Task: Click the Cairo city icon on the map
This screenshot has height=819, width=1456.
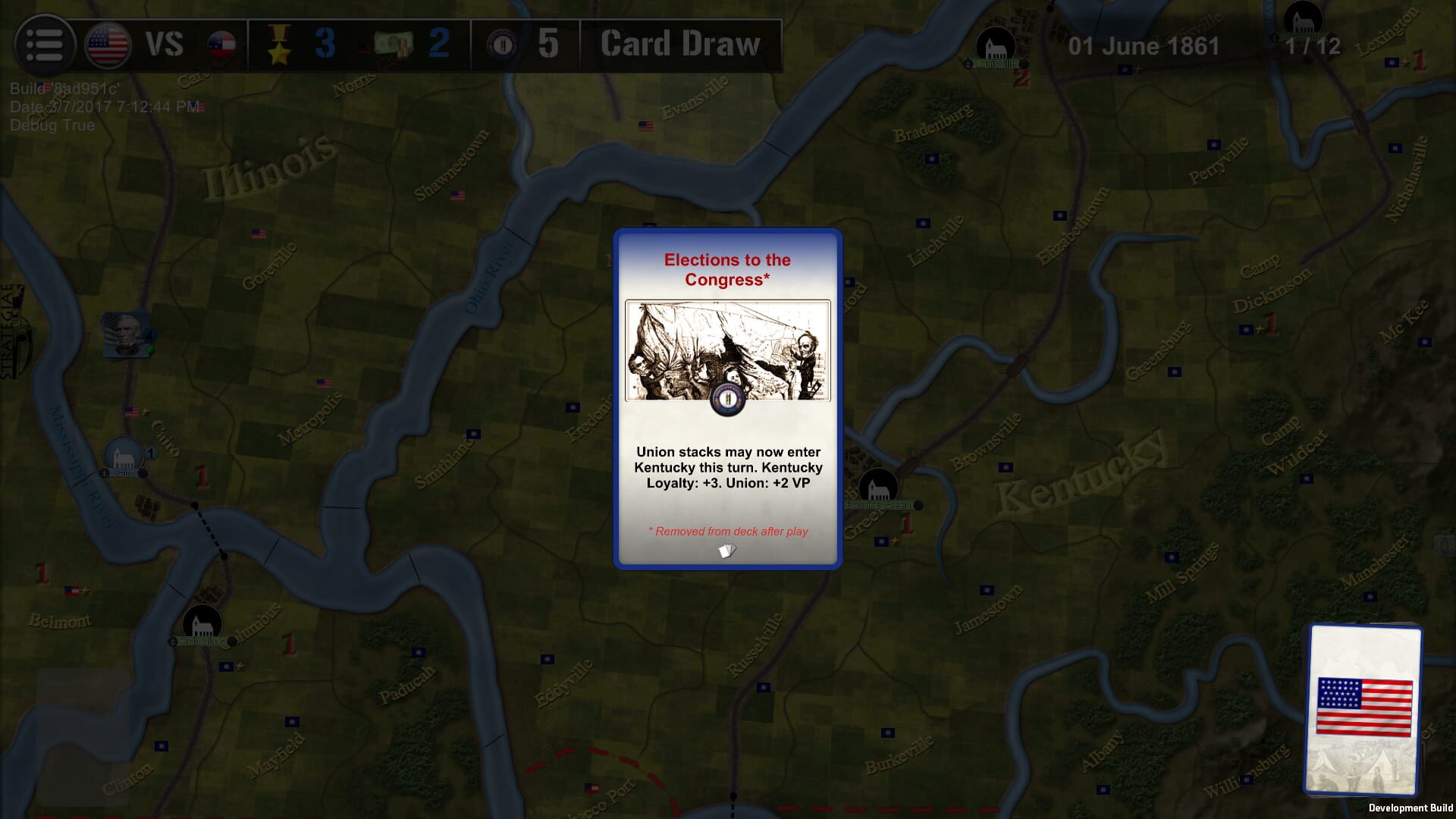Action: tap(124, 455)
